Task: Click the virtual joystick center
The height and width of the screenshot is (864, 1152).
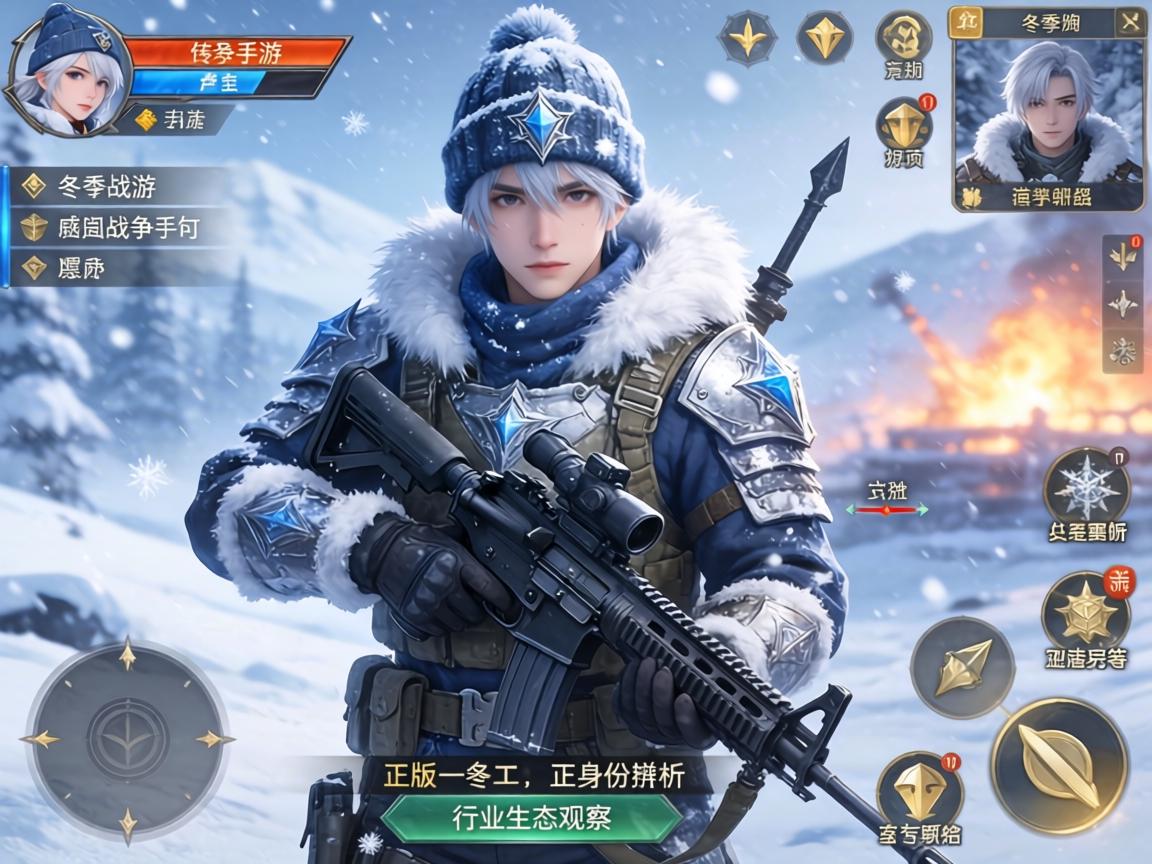Action: 127,740
